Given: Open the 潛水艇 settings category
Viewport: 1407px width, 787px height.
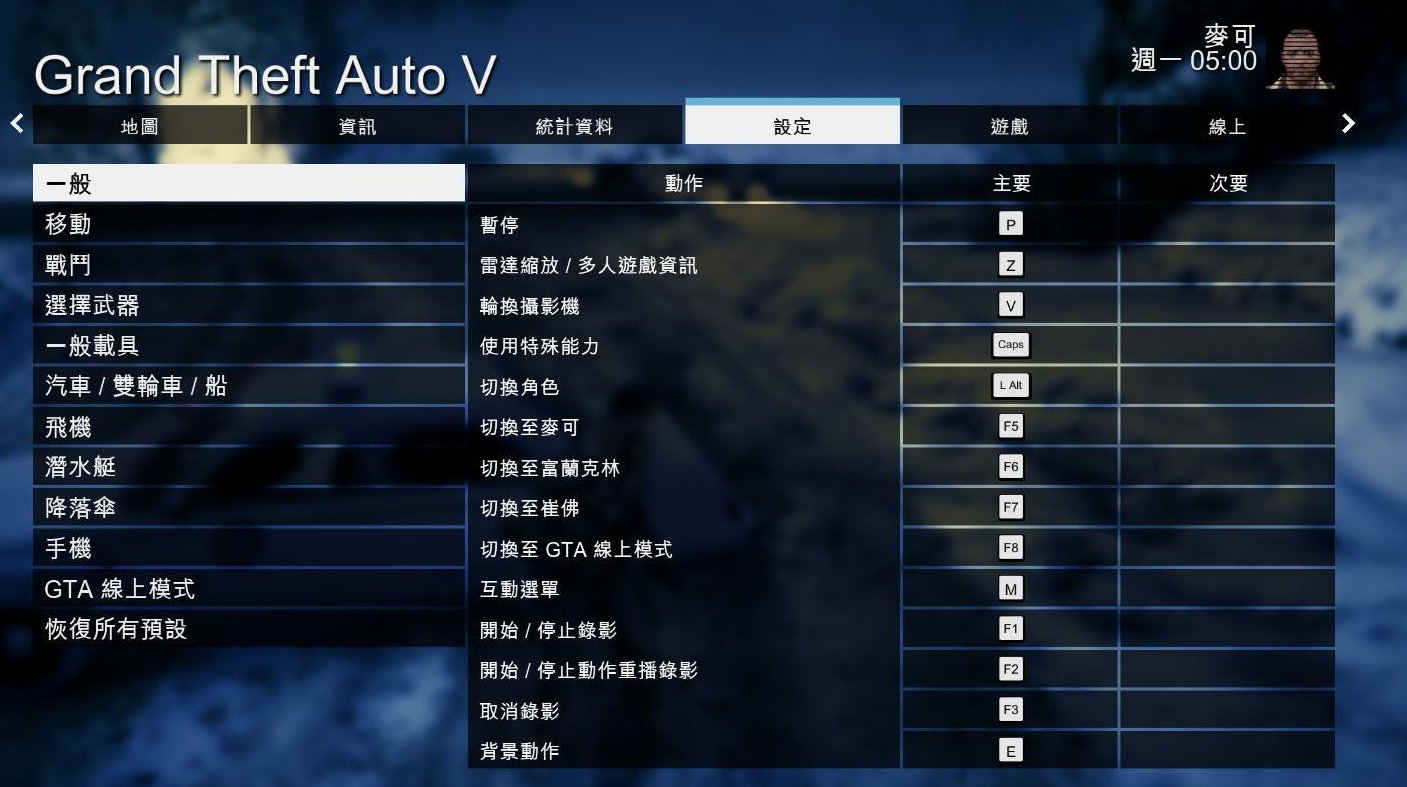Looking at the screenshot, I should click(248, 467).
